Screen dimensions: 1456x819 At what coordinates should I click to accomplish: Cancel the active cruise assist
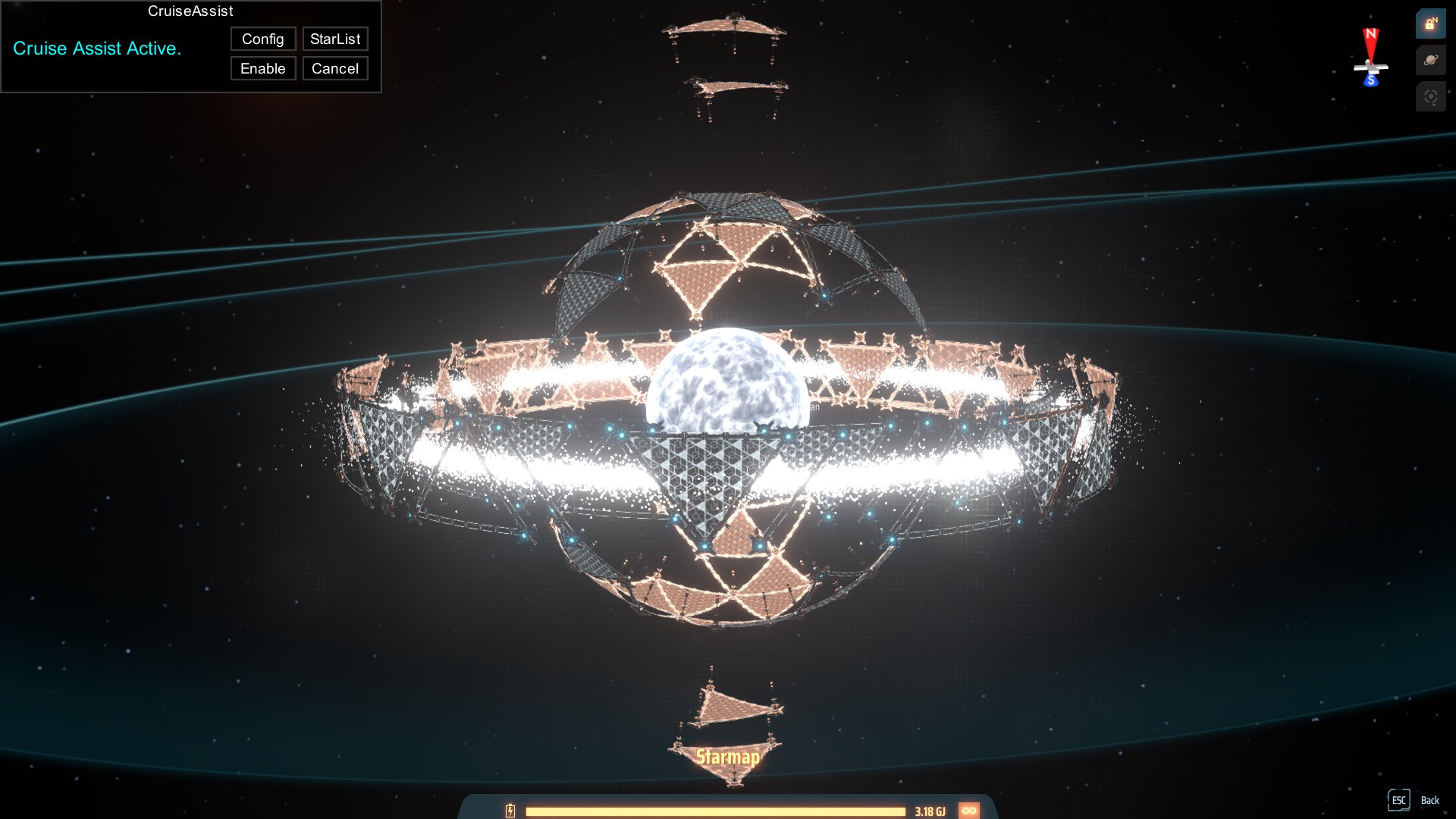coord(335,68)
